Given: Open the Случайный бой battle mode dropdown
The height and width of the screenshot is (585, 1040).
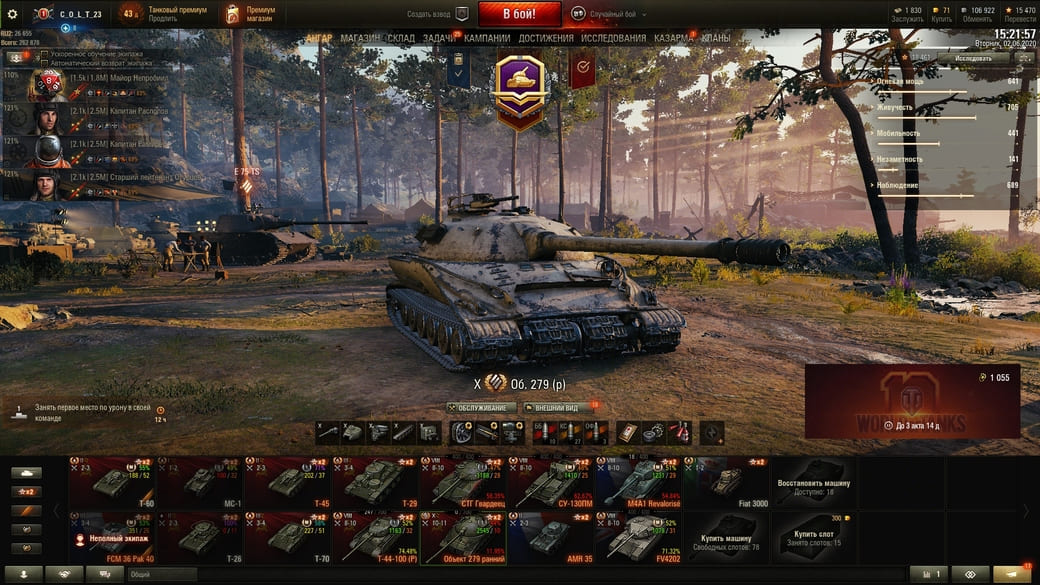Looking at the screenshot, I should tap(609, 14).
